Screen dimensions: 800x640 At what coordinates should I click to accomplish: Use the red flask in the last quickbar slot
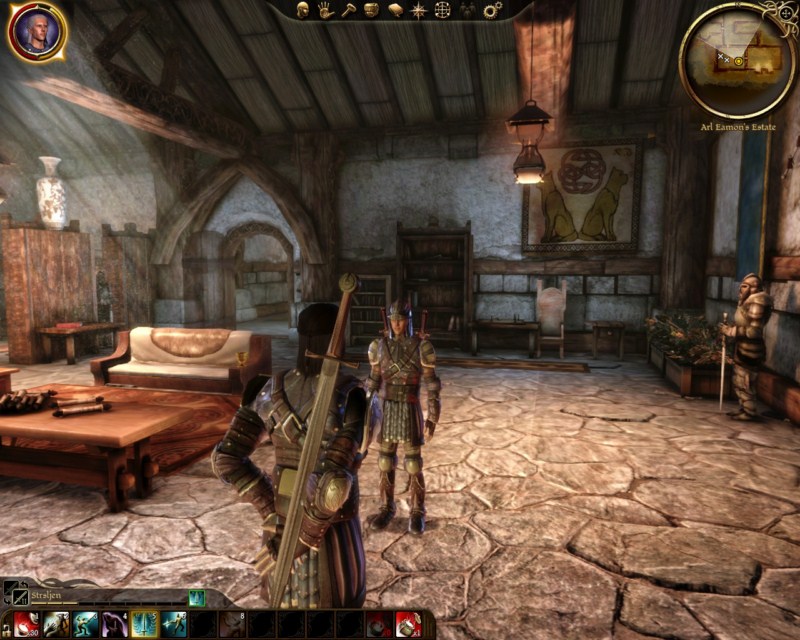(x=408, y=625)
